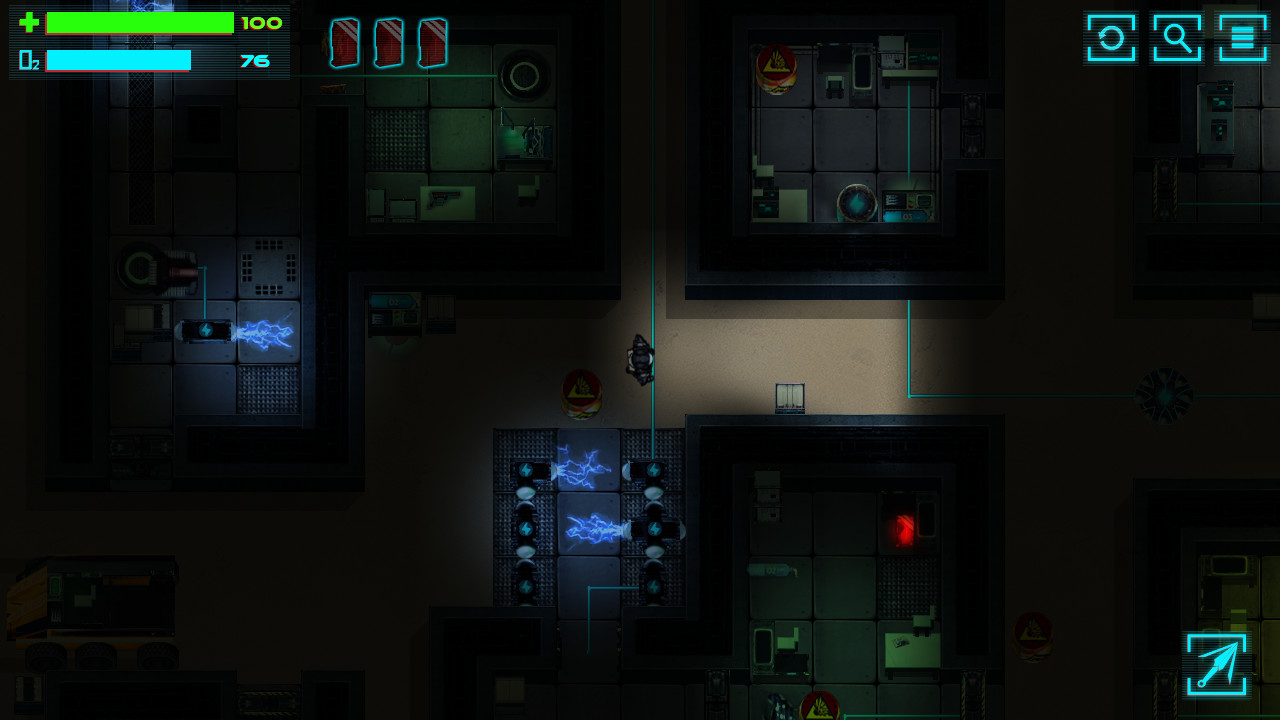Click the circular reload icon top-right
The height and width of the screenshot is (720, 1280).
(1110, 38)
